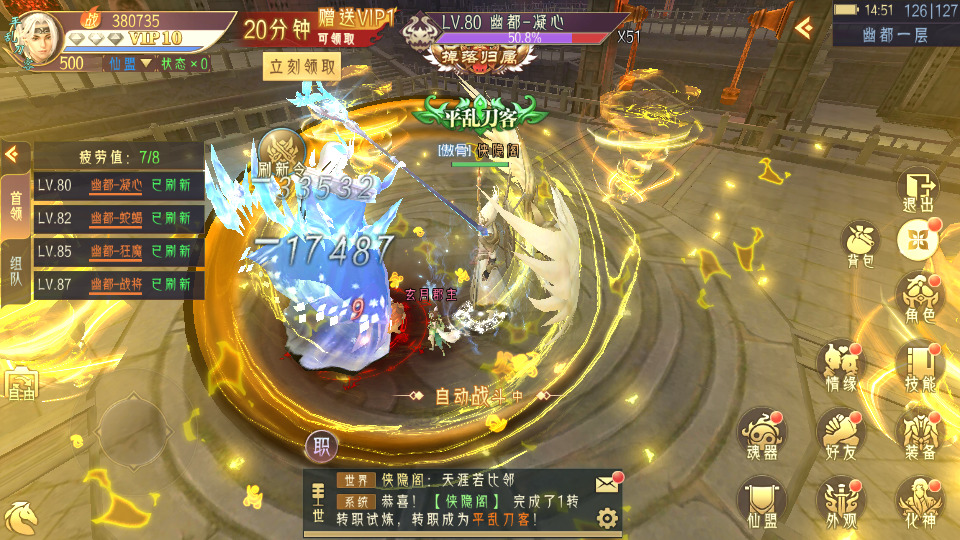Open the mail envelope icon
This screenshot has width=960, height=540.
pyautogui.click(x=607, y=484)
